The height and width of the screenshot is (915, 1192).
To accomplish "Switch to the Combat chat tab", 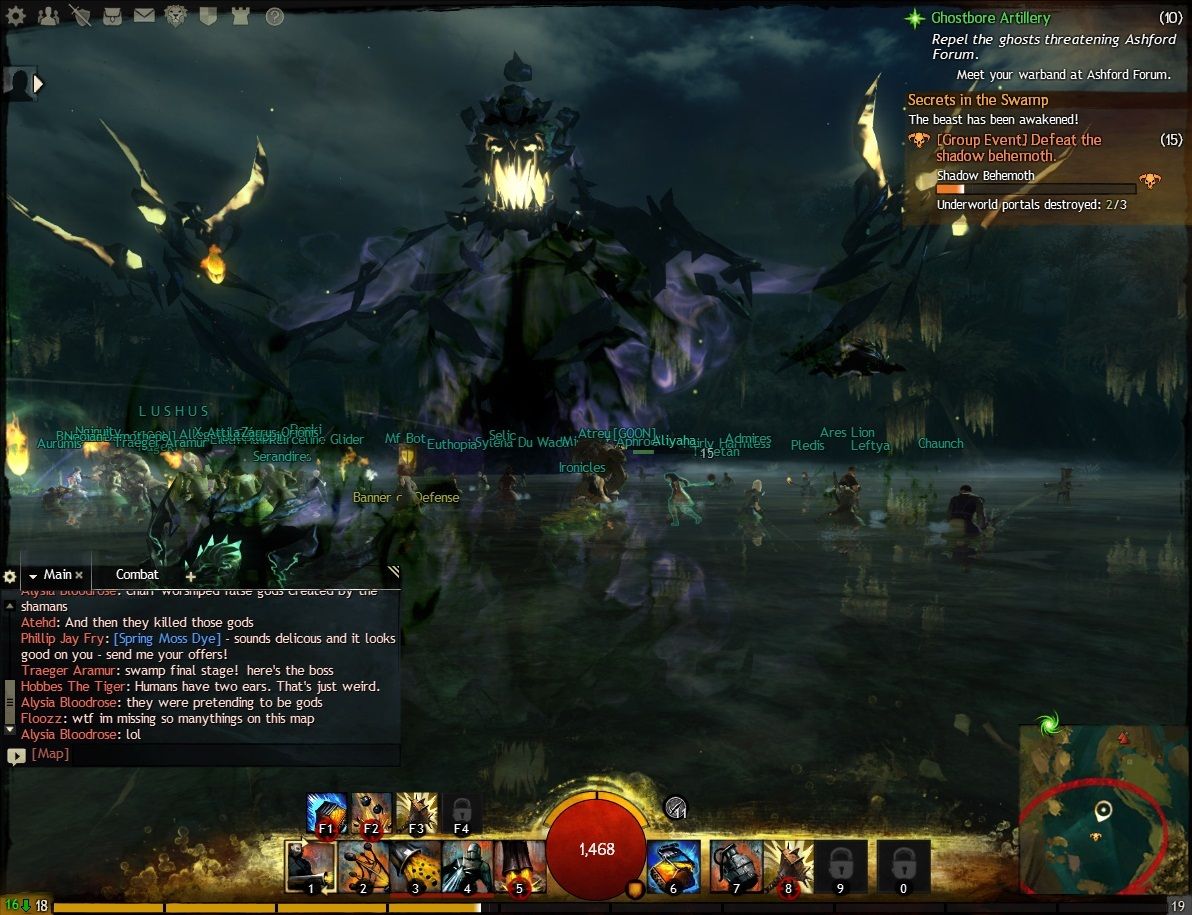I will 137,575.
